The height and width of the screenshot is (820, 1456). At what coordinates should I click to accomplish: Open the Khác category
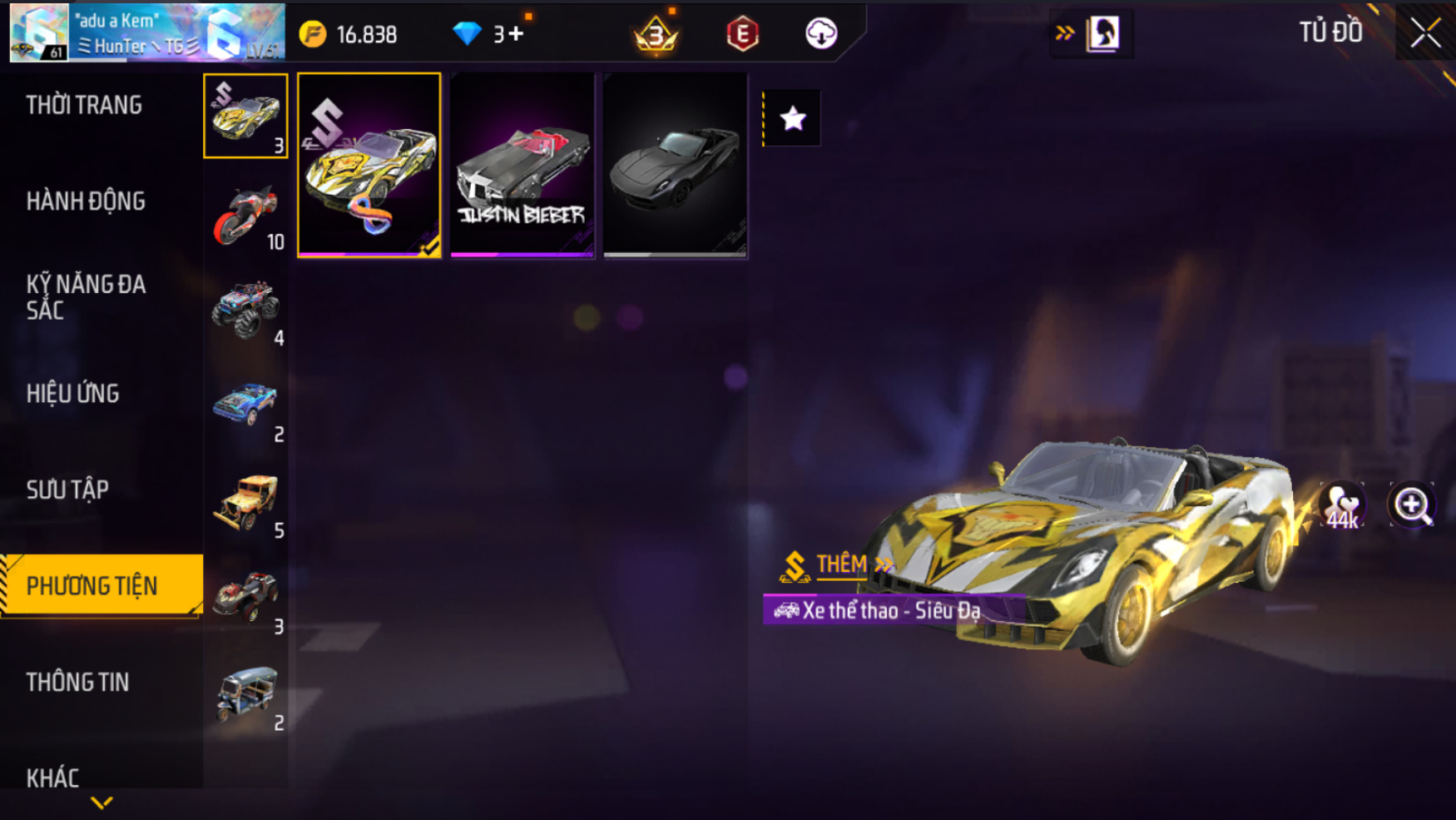[x=53, y=778]
